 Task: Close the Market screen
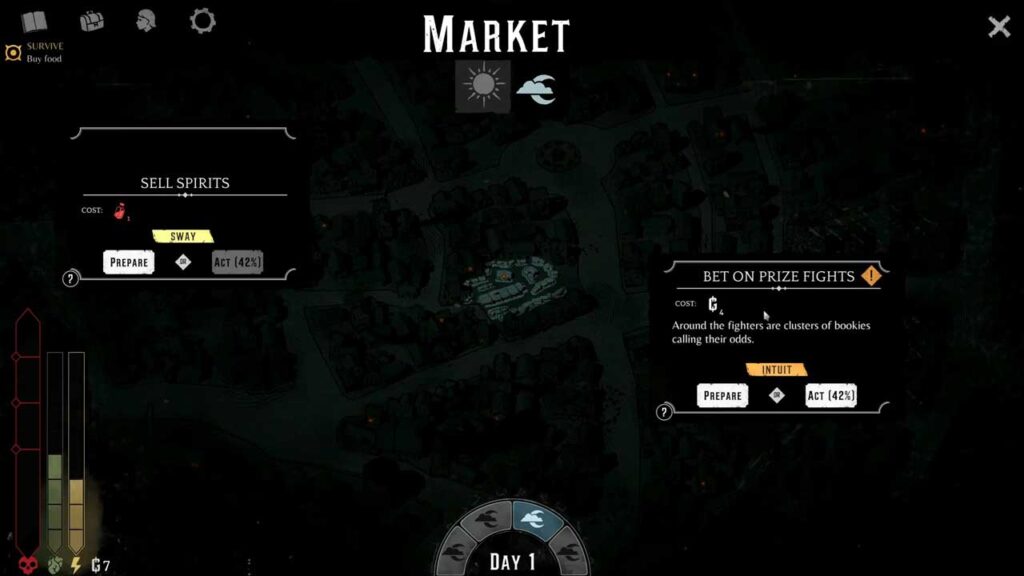(999, 27)
